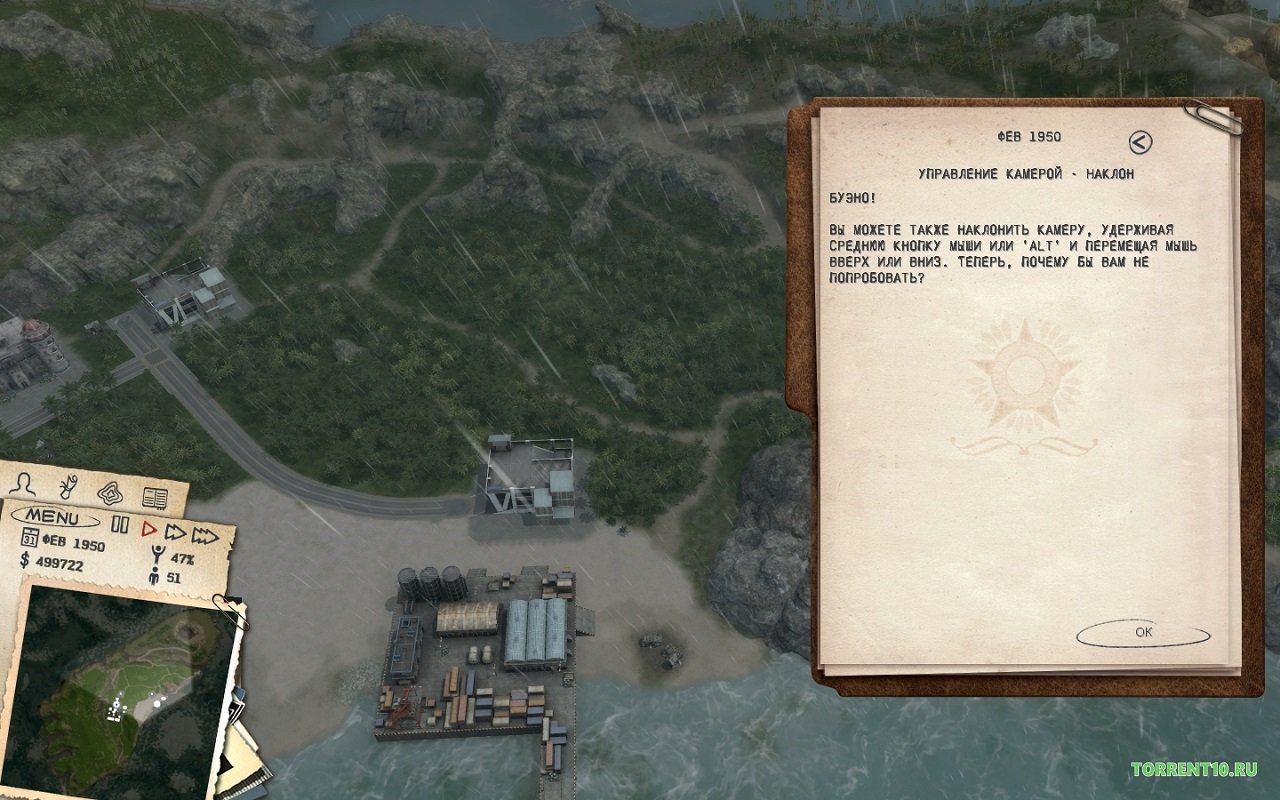Open the island overlays icon
Viewport: 1280px width, 800px height.
[110, 493]
